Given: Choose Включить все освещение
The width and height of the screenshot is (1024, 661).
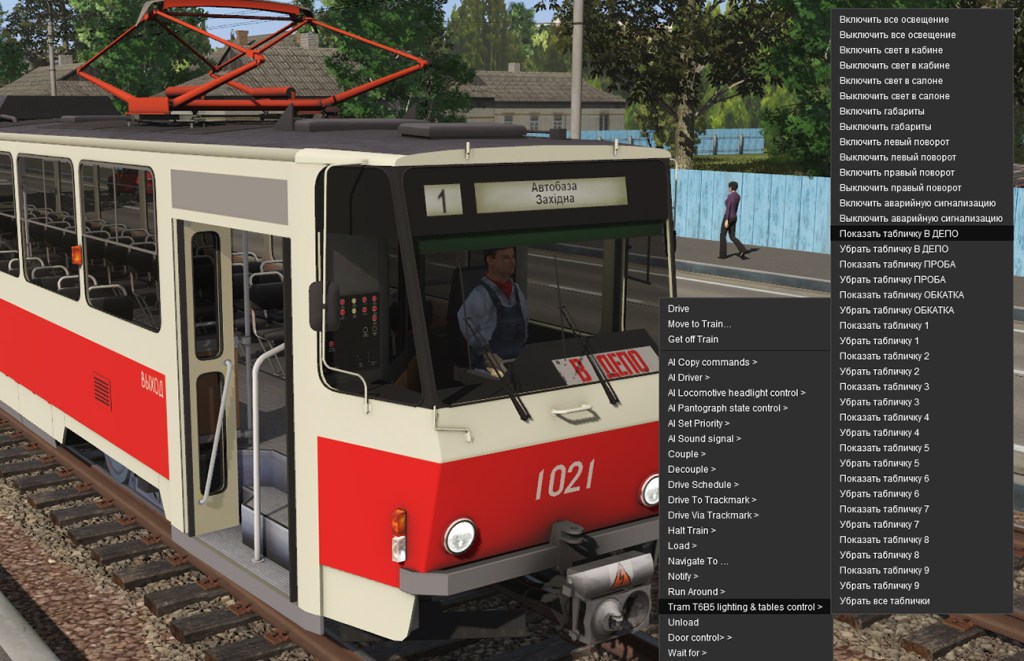Looking at the screenshot, I should [894, 20].
